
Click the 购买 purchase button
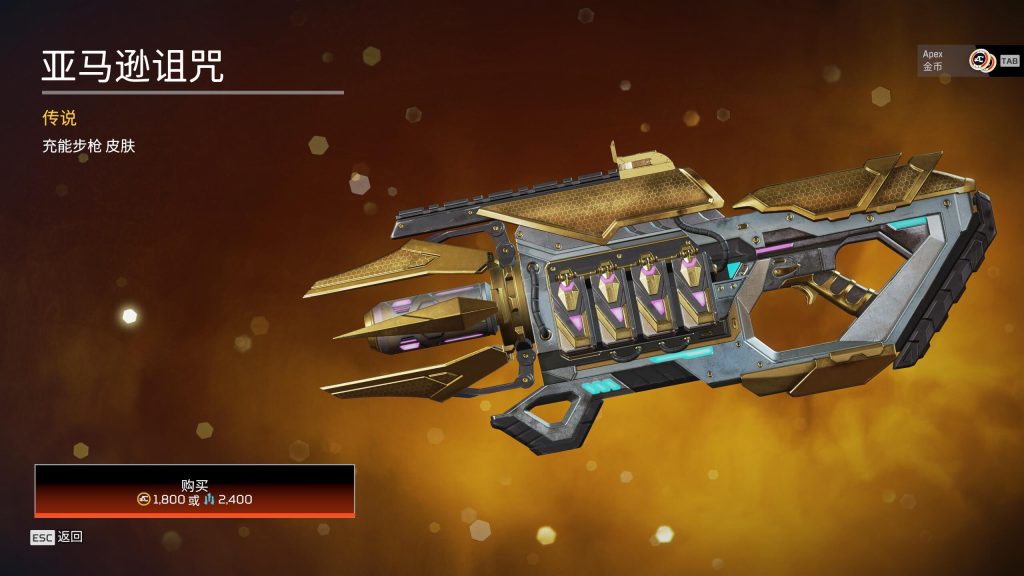195,490
